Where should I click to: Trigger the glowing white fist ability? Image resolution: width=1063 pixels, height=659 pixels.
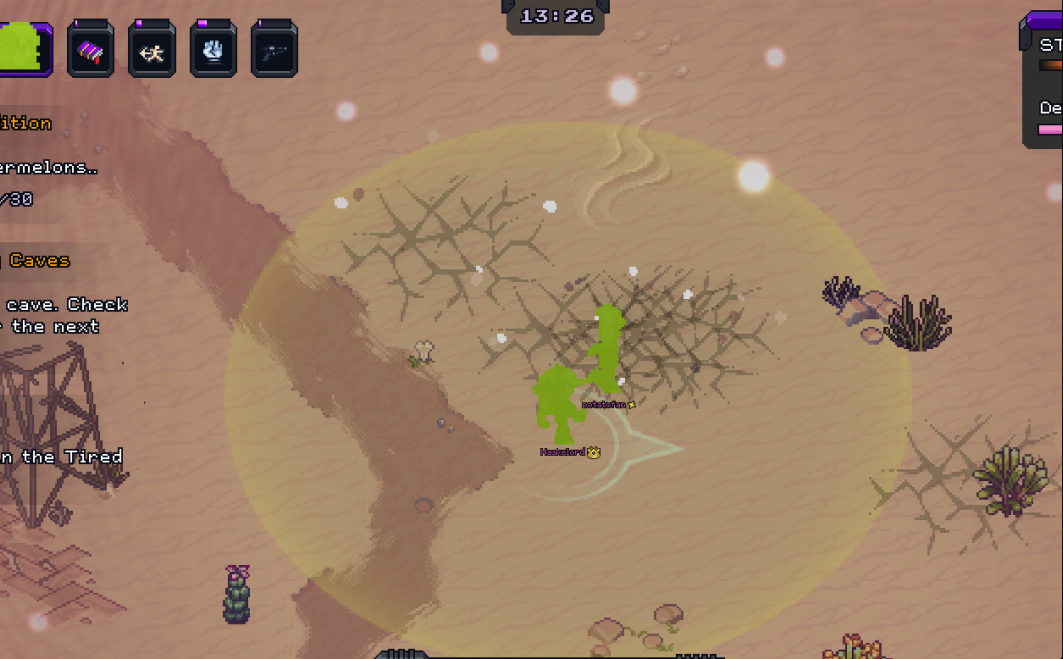tap(213, 51)
